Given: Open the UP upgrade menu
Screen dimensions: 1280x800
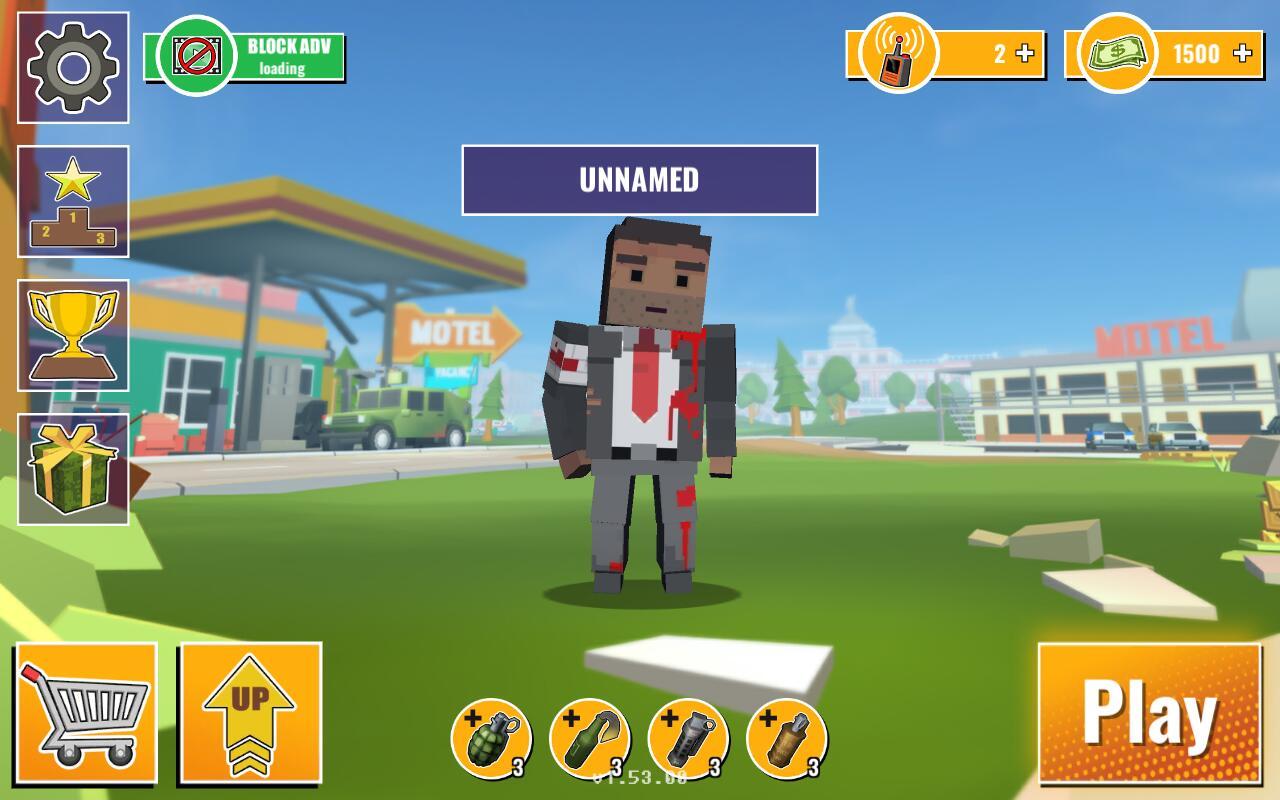Looking at the screenshot, I should [250, 713].
